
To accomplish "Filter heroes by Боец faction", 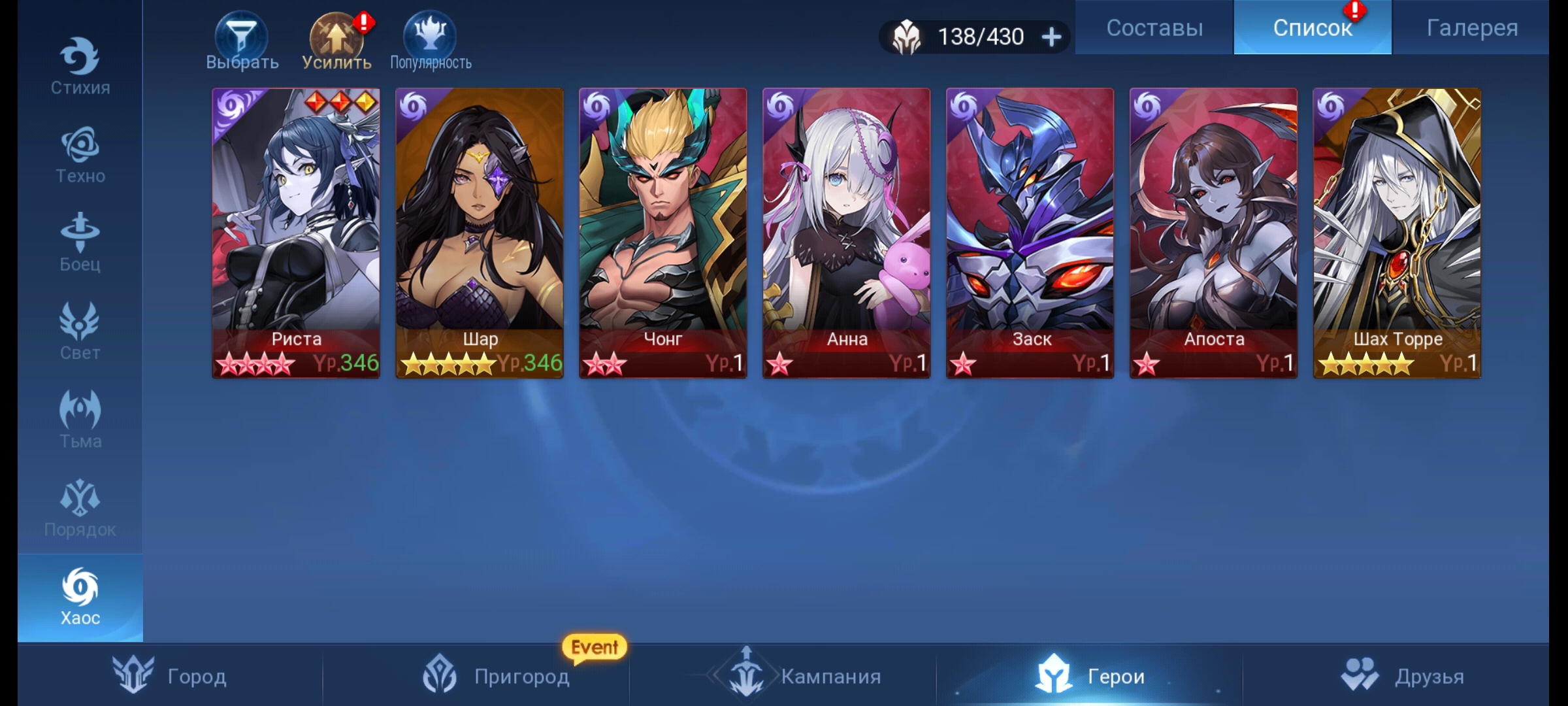I will coord(80,243).
